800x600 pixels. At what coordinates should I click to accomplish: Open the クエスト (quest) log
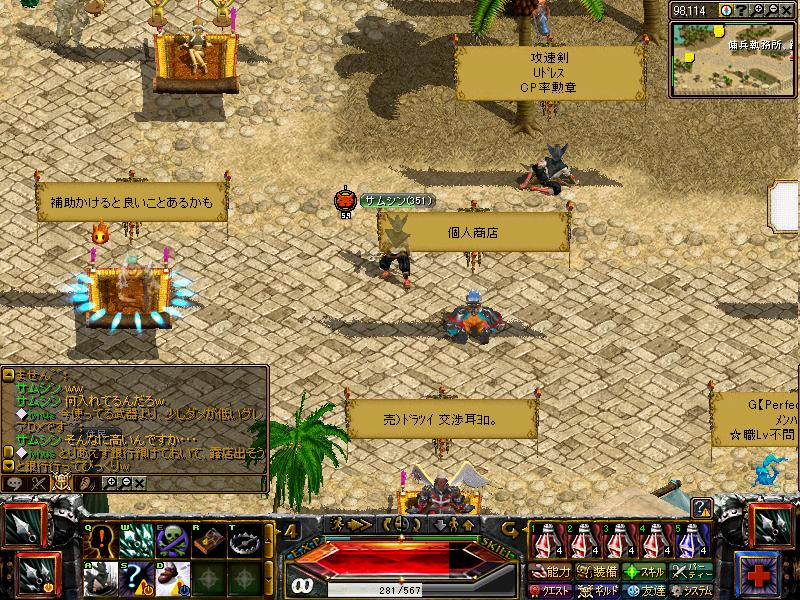click(x=549, y=590)
